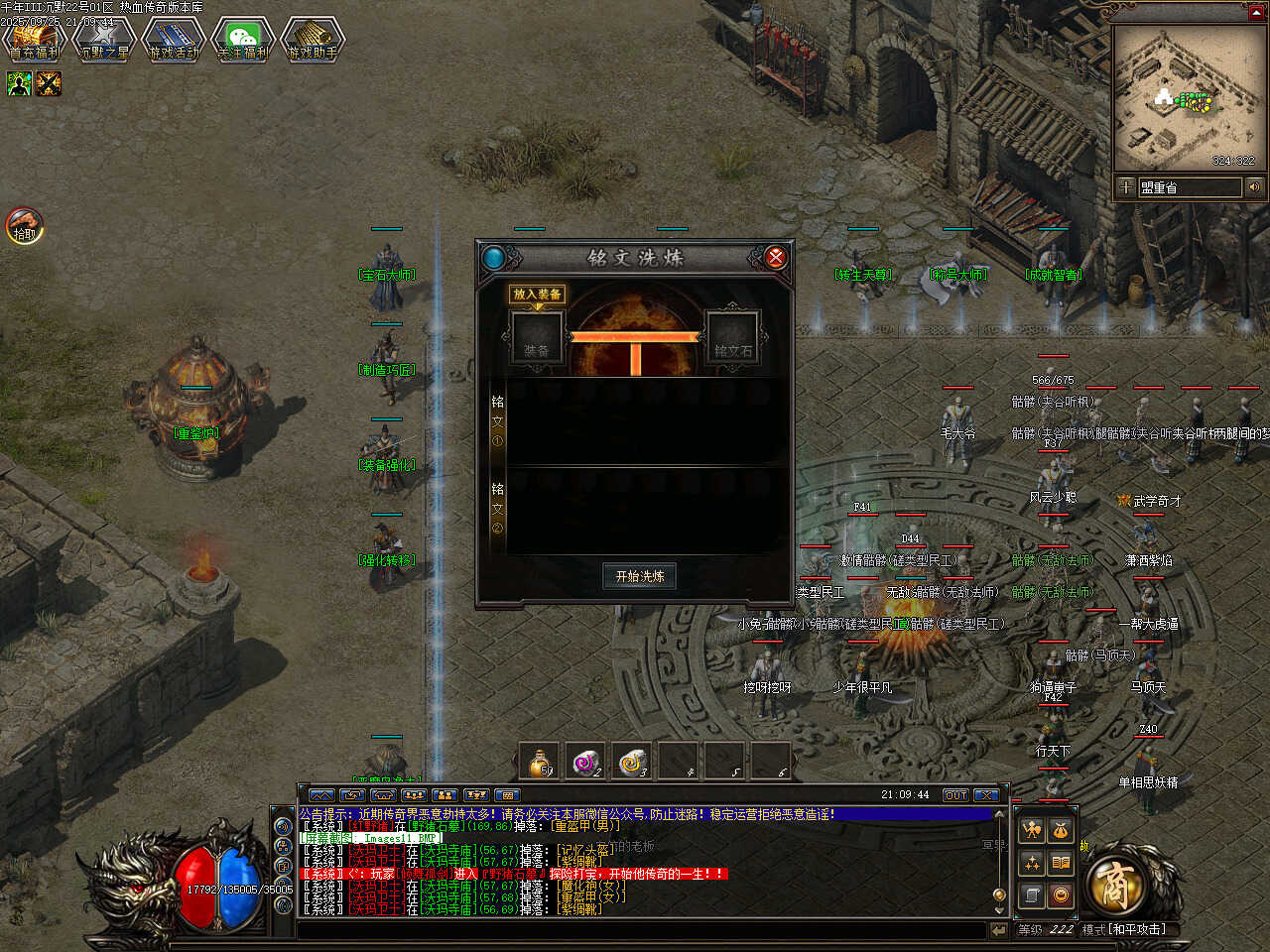Open the 首充福利 first-recharge bonus
The height and width of the screenshot is (952, 1270).
tap(35, 42)
